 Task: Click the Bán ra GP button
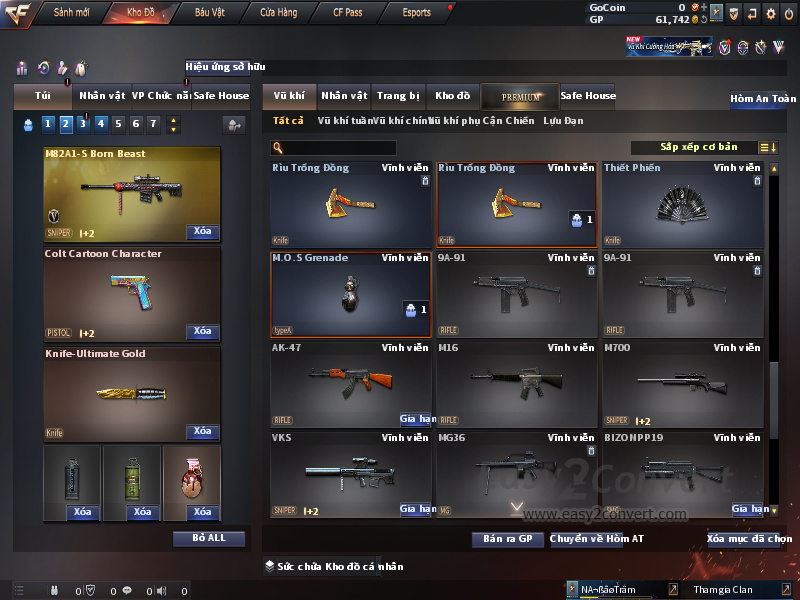tap(507, 539)
